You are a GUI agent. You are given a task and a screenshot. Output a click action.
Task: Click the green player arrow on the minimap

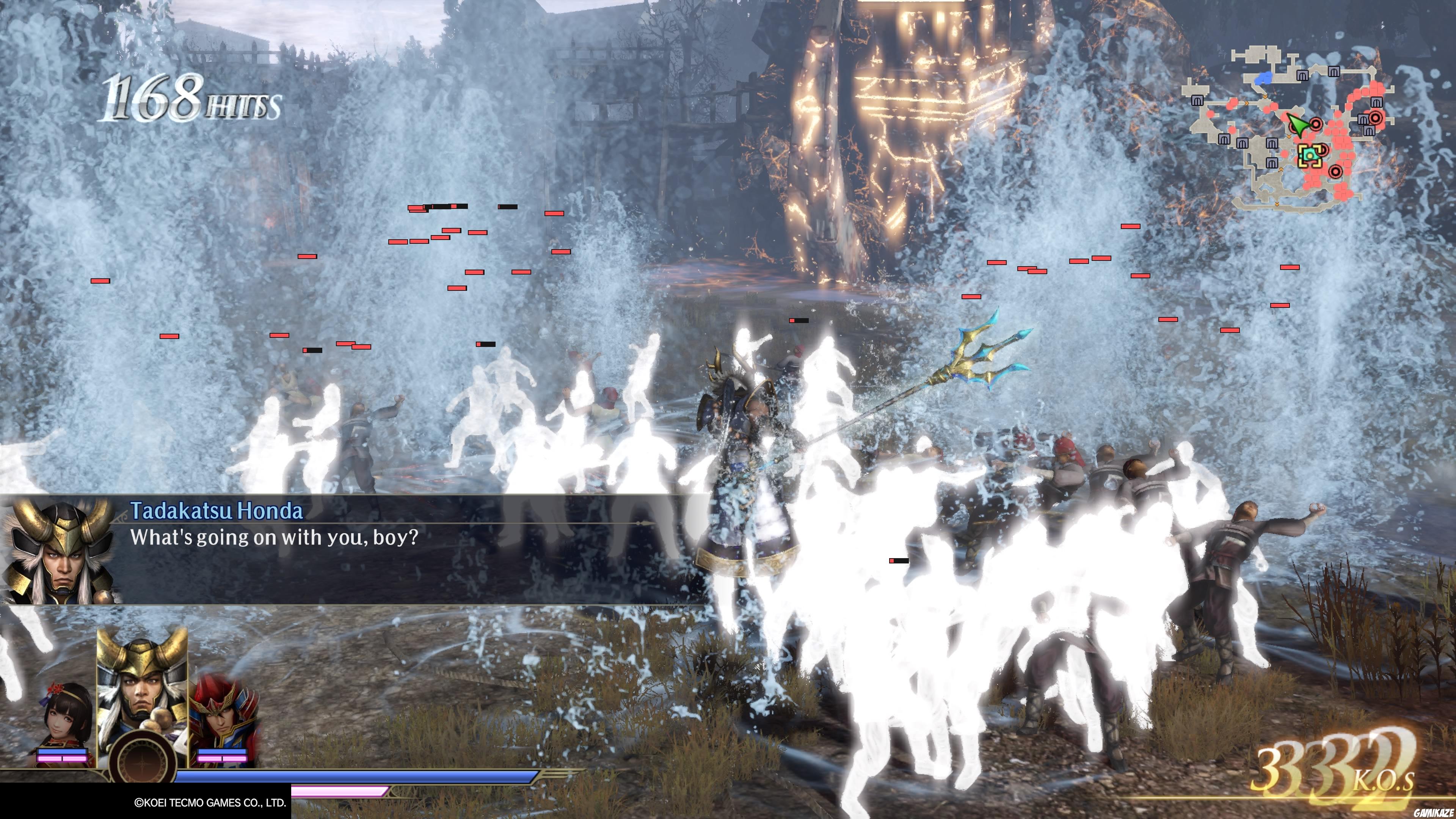[1298, 125]
